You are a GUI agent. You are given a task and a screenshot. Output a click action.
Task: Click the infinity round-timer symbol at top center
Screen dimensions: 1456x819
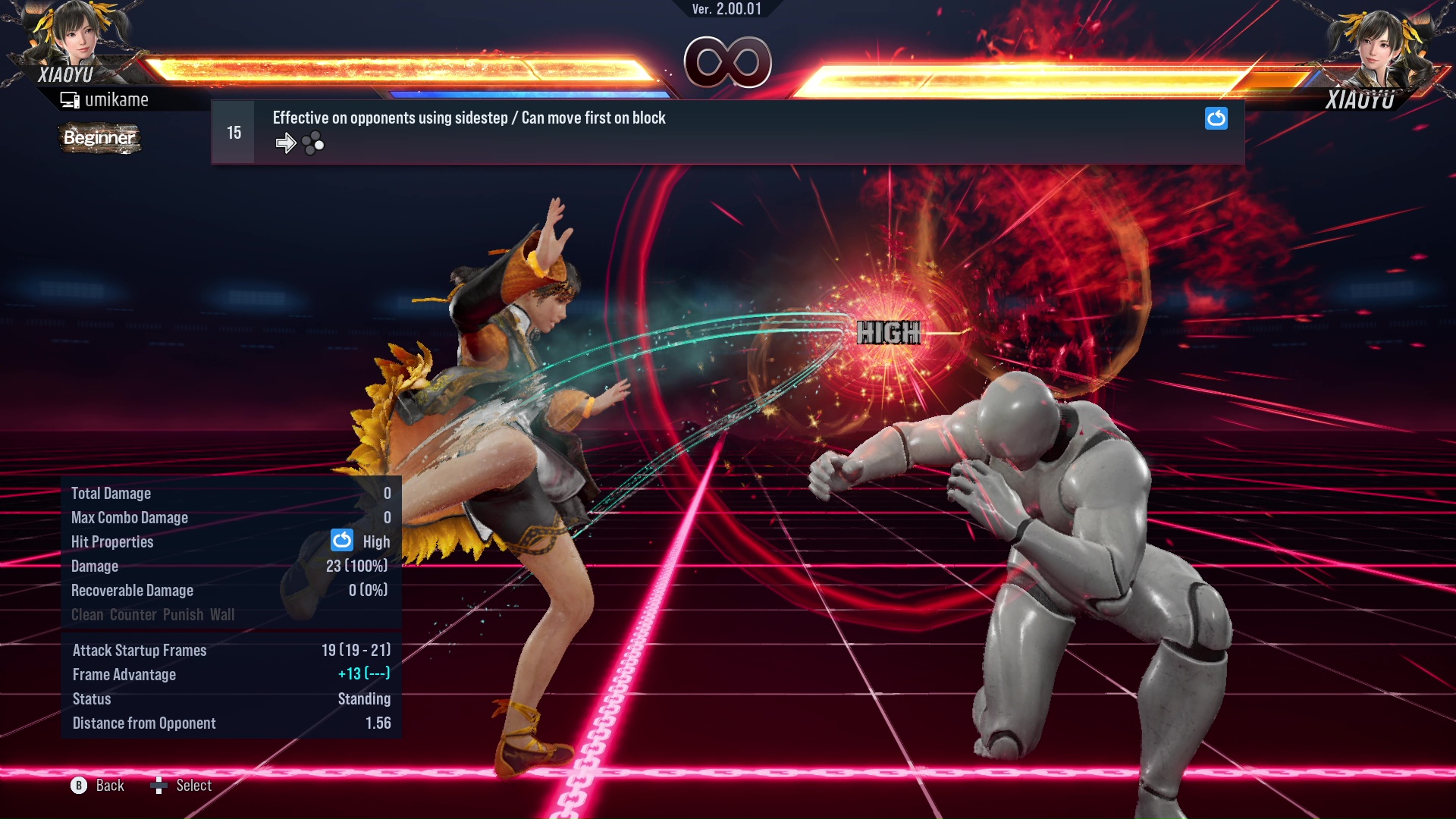728,64
